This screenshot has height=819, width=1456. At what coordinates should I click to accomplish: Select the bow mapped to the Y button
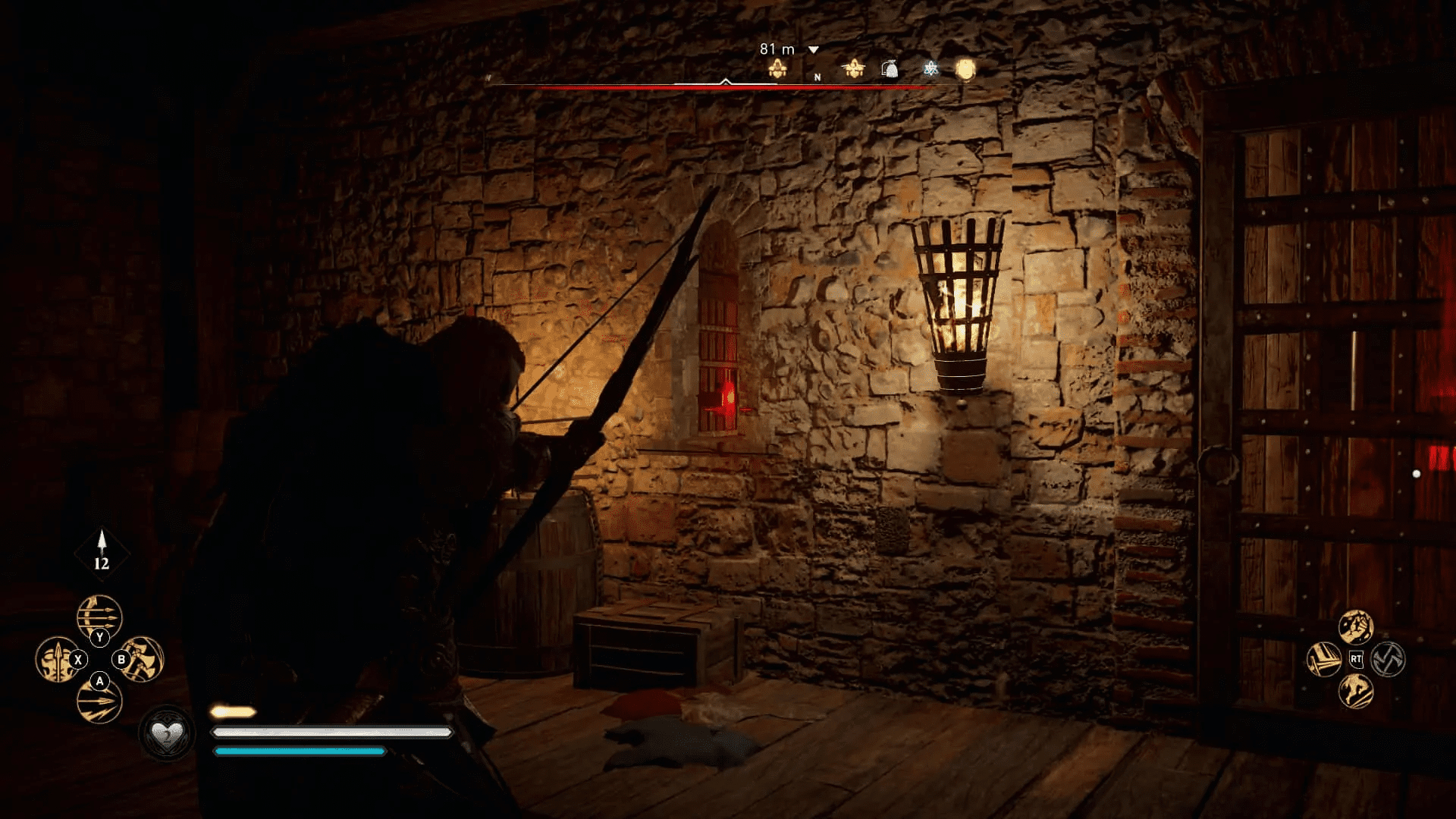pyautogui.click(x=99, y=614)
